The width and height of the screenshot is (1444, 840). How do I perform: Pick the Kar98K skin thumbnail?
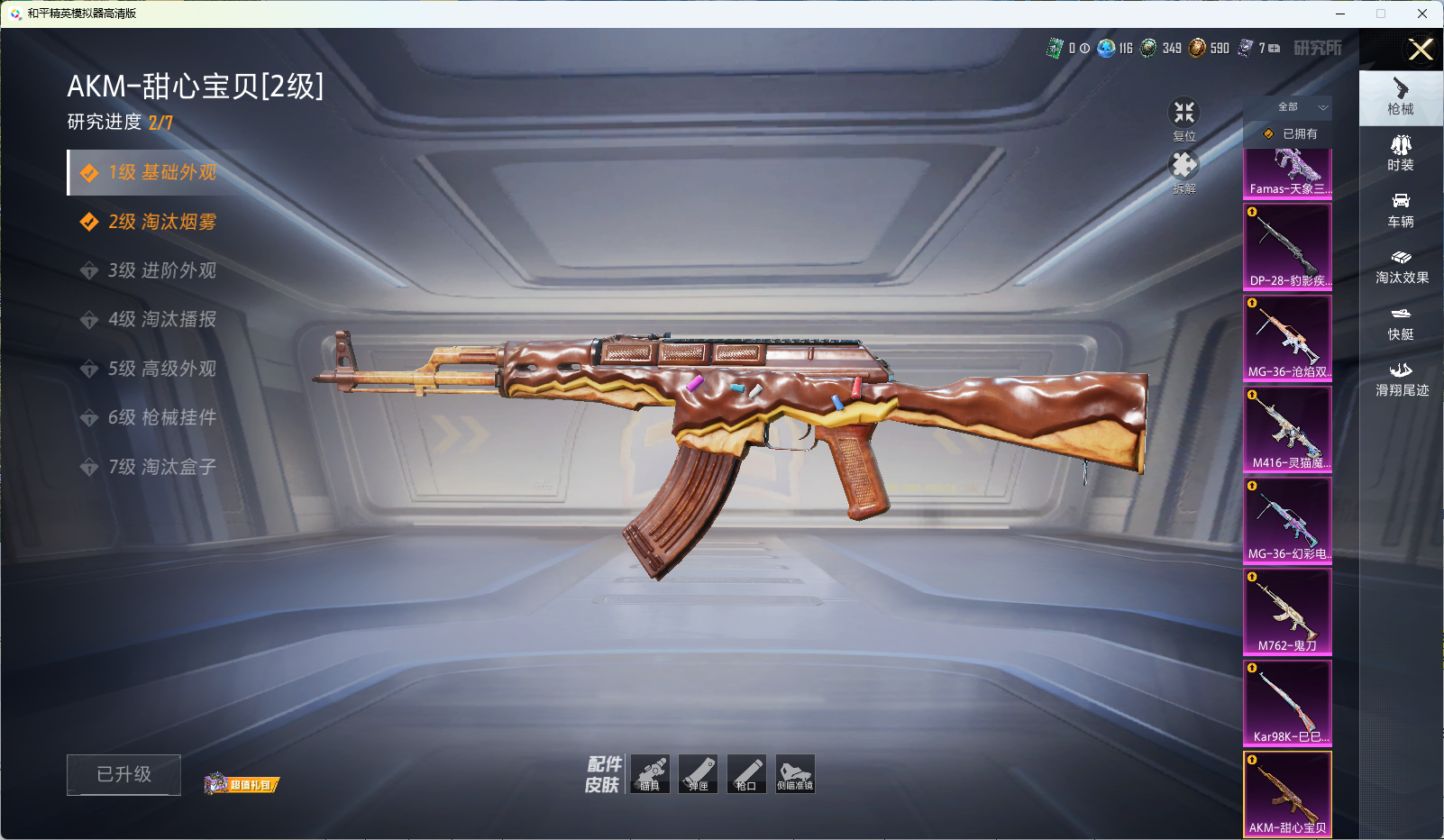pos(1287,703)
